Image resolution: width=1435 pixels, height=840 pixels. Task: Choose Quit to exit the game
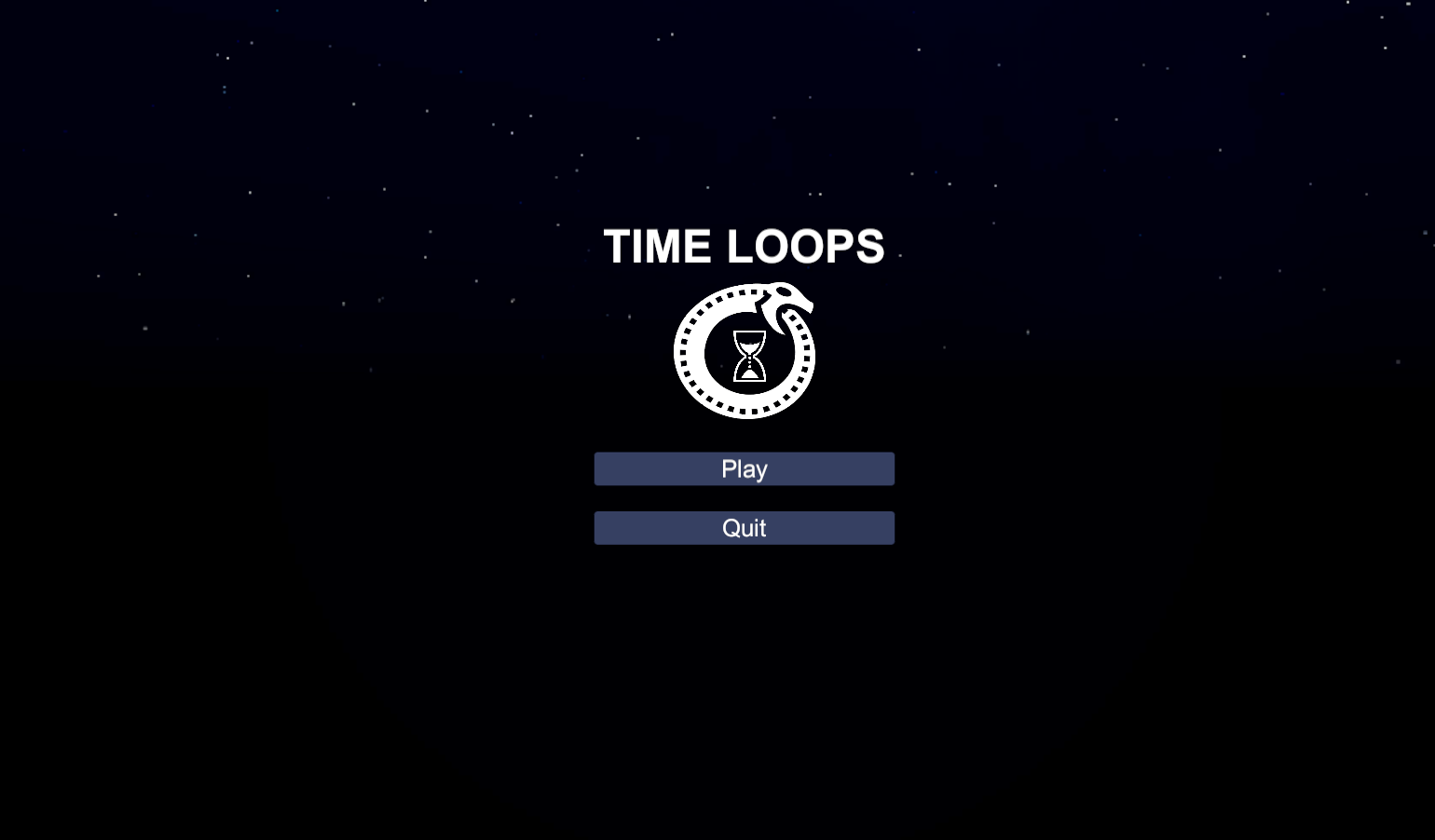[x=744, y=527]
